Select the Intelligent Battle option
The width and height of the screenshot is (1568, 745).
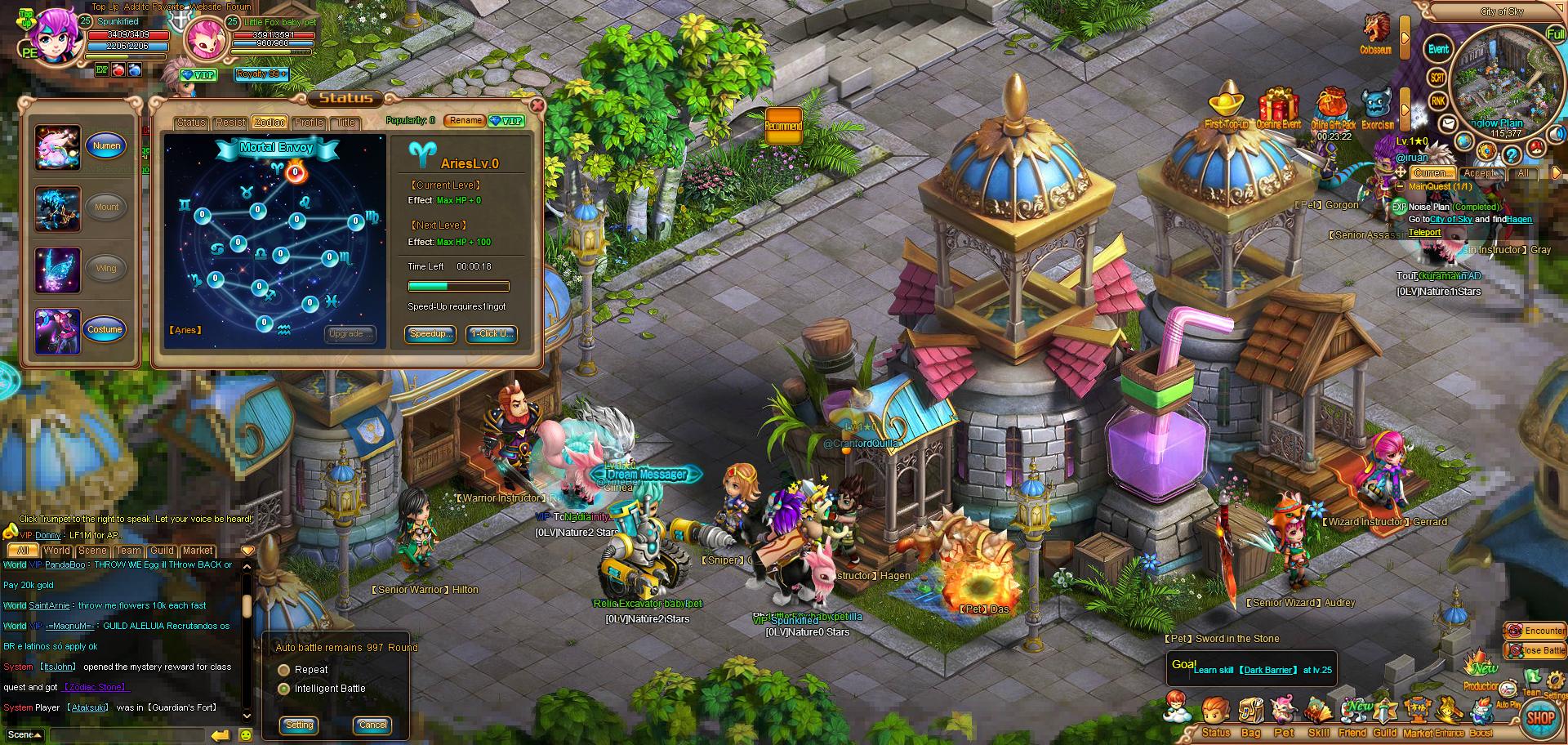coord(284,689)
